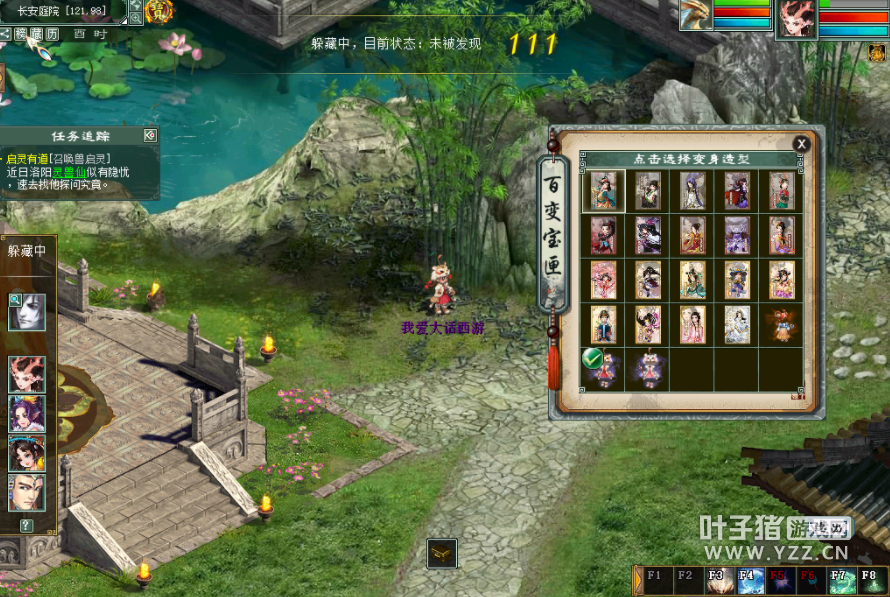Viewport: 890px width, 597px height.
Task: Select the pale-faced seeker portrait with magnifier
Action: (27, 311)
